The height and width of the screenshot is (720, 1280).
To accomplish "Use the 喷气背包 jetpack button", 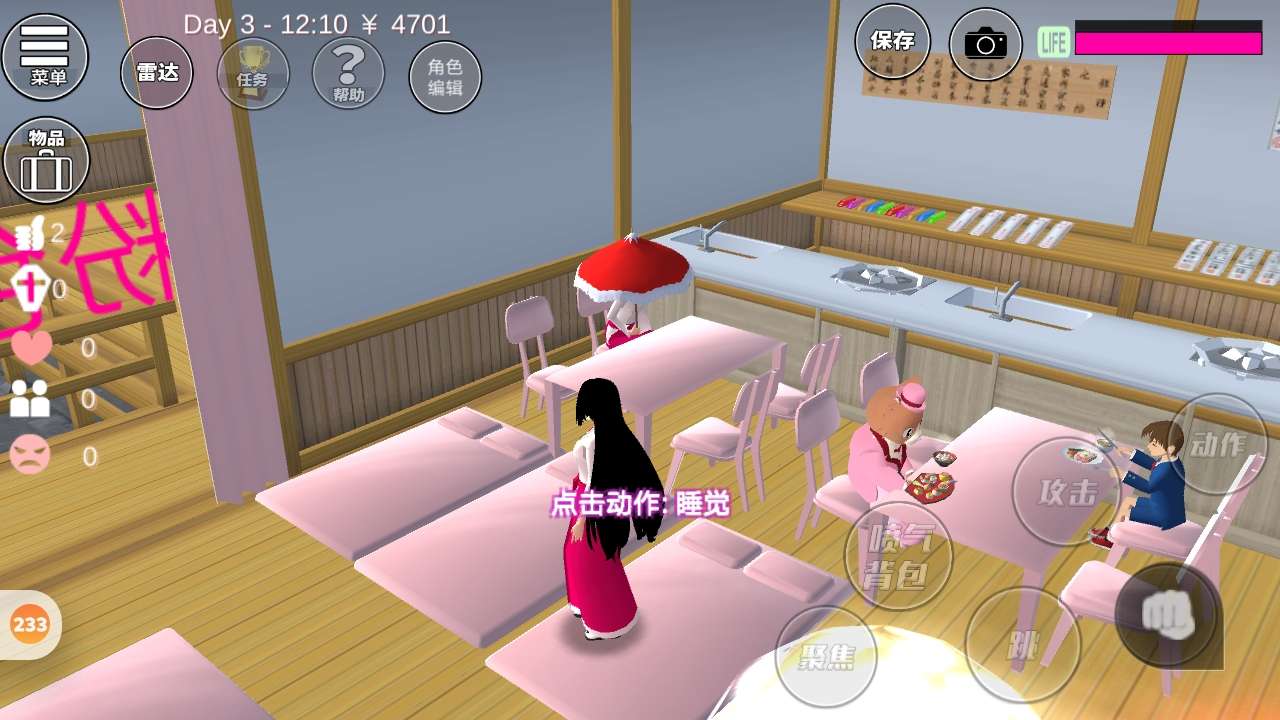I will tap(898, 556).
